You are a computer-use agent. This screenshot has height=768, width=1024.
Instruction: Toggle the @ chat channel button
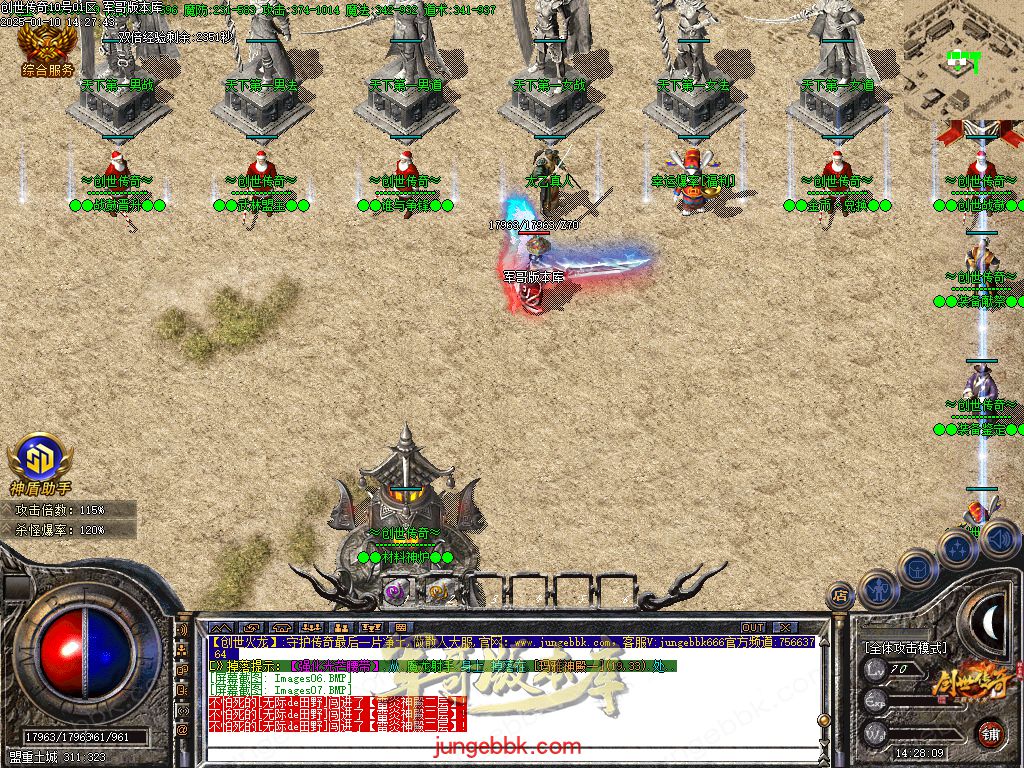pos(183,730)
